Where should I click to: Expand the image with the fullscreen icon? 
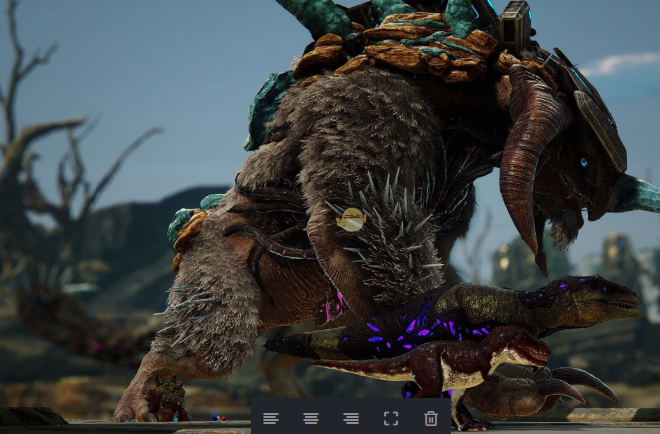click(x=391, y=418)
